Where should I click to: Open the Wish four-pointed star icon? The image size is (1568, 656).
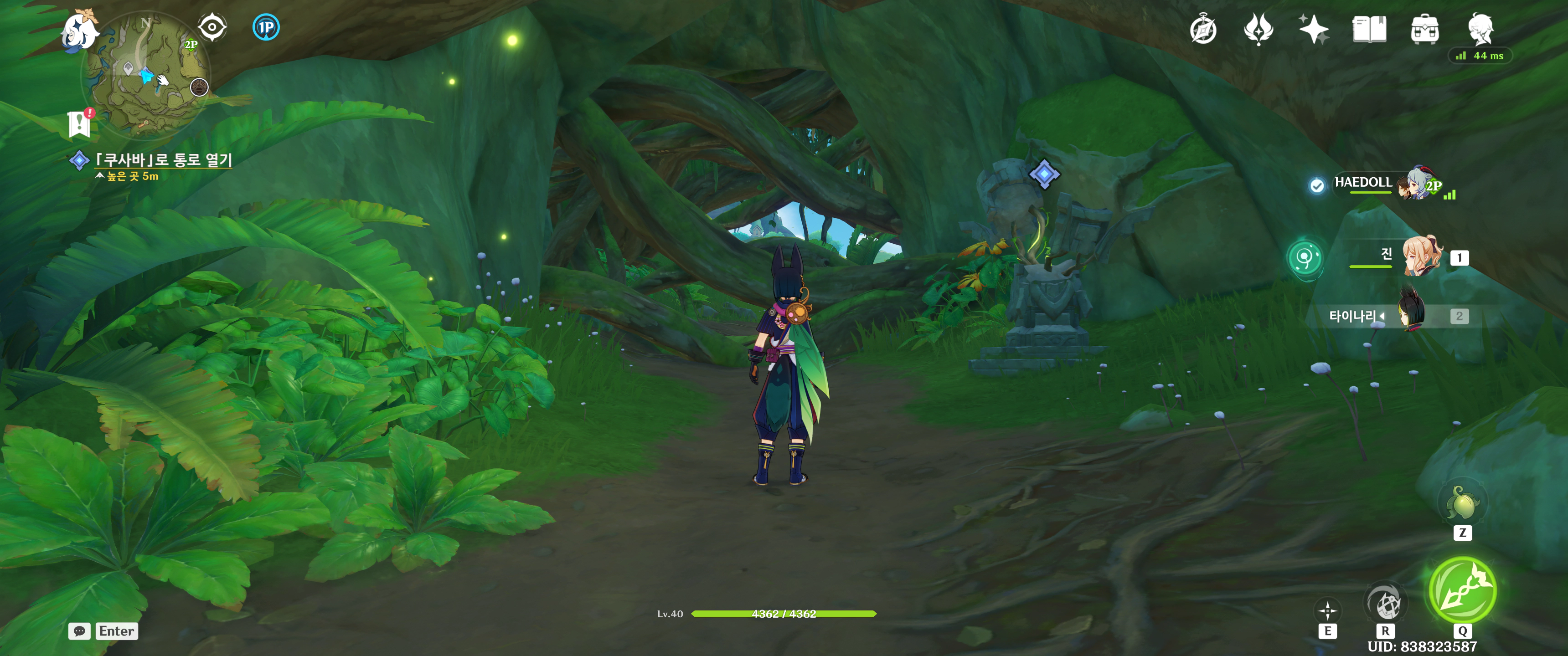coord(1314,30)
